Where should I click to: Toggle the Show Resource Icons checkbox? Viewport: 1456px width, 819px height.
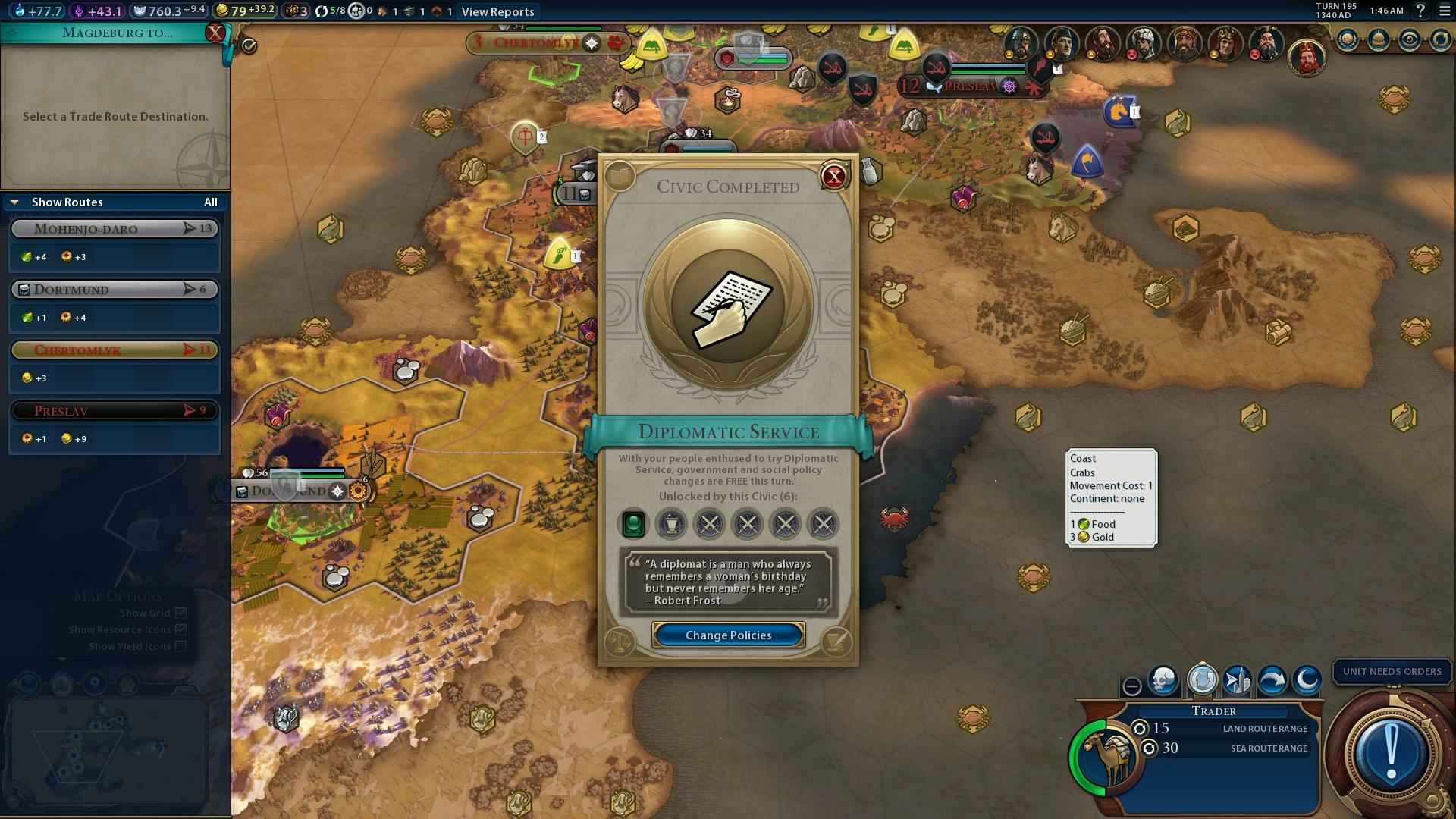click(180, 629)
